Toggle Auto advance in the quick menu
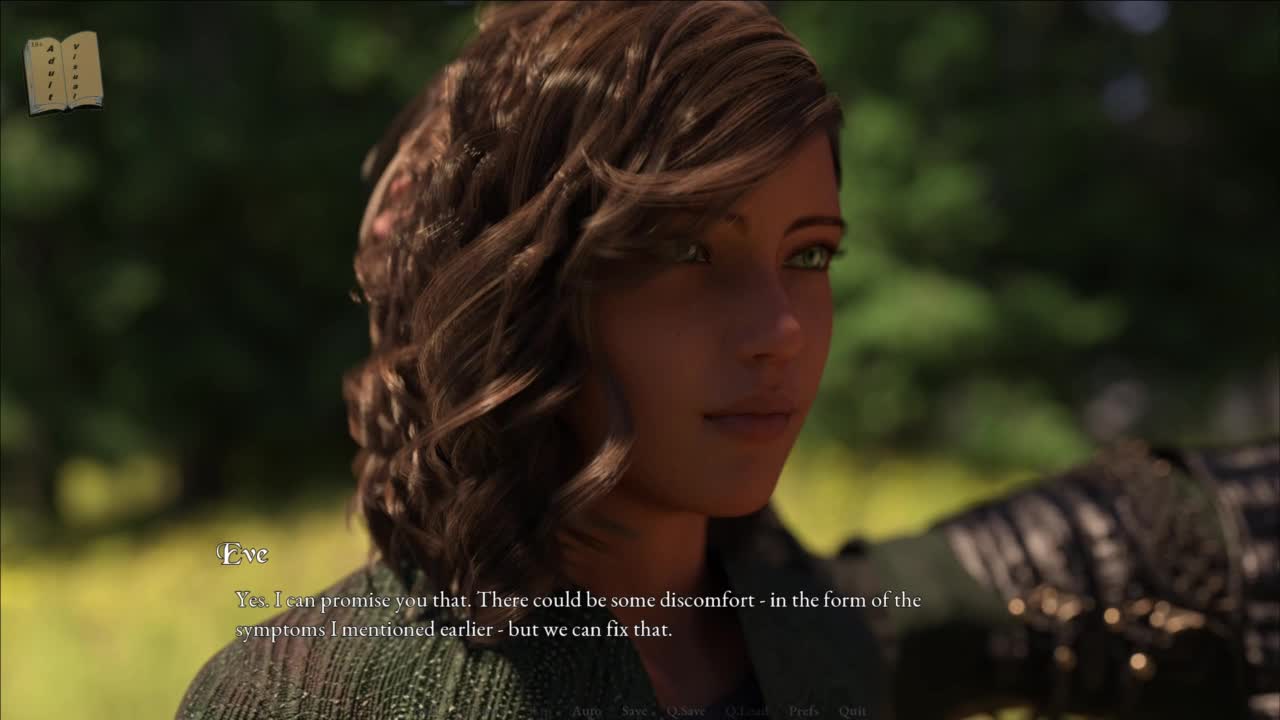 (586, 711)
